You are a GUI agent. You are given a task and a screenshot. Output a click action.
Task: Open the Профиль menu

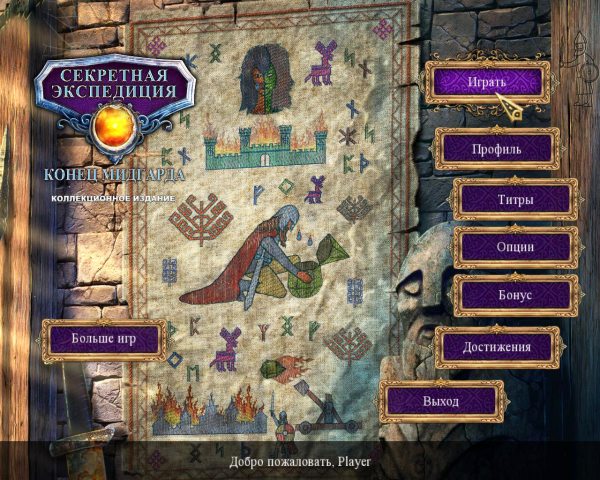[x=495, y=149]
